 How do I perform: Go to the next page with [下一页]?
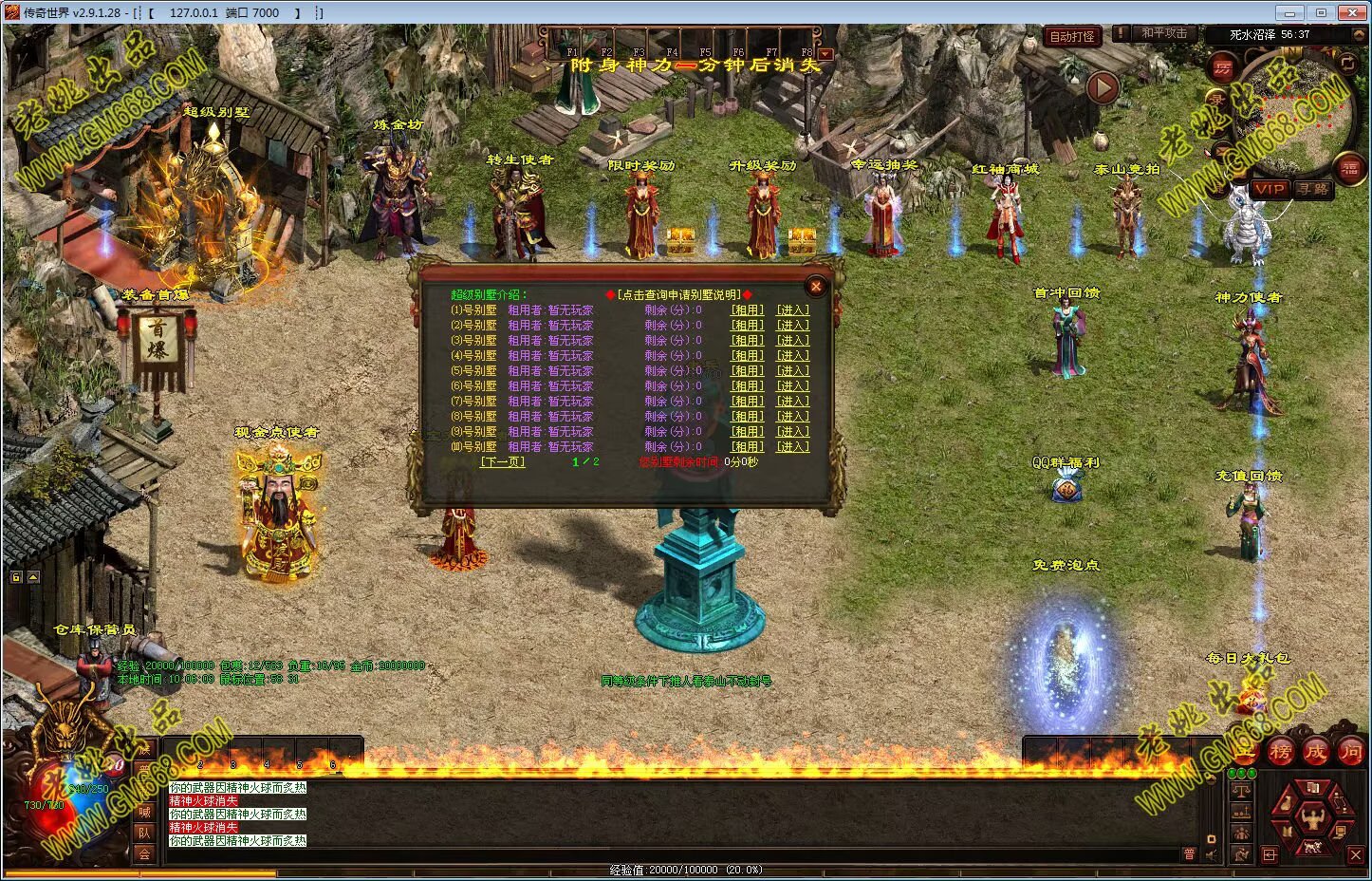[502, 462]
